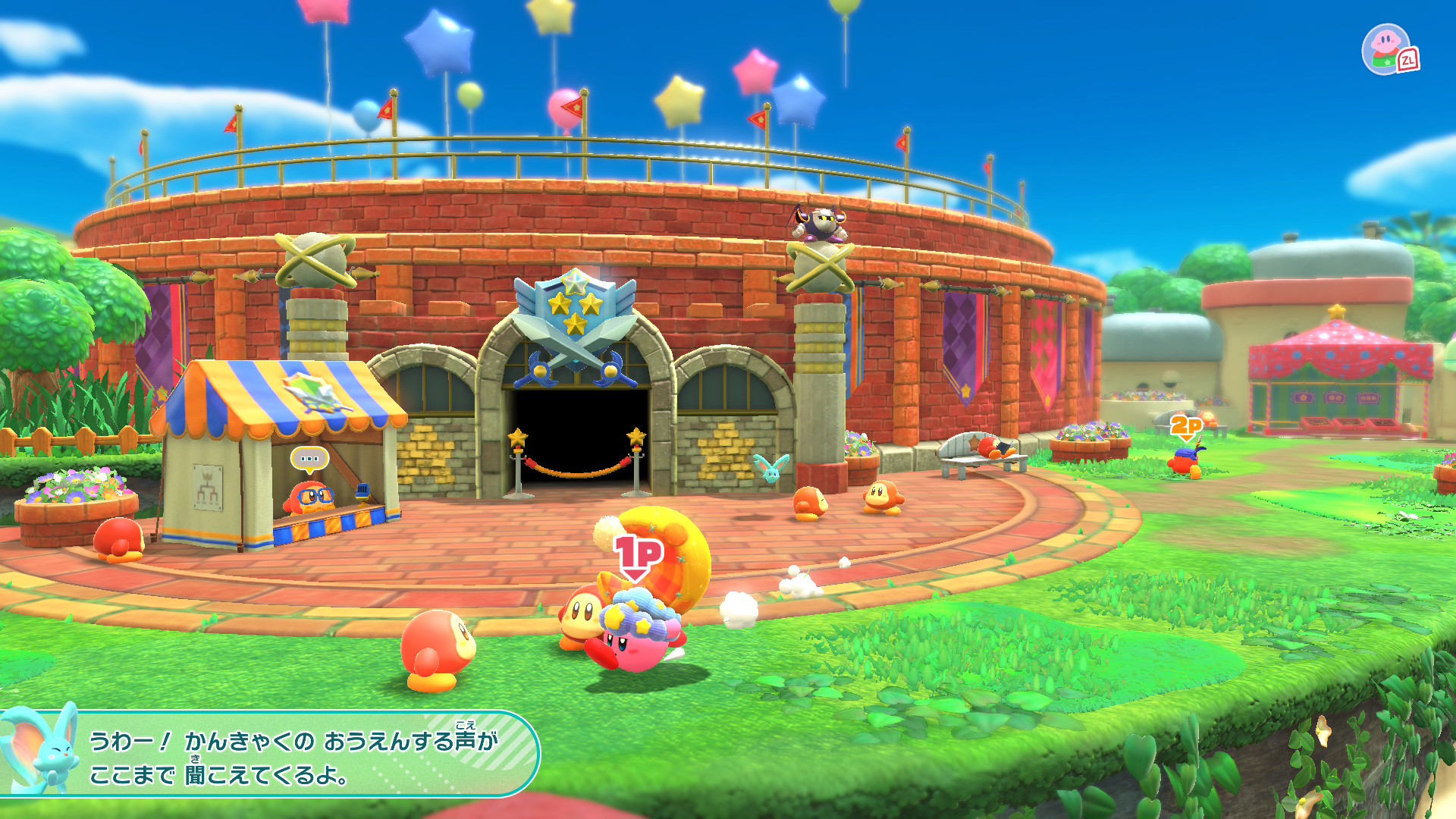1456x819 pixels.
Task: Click the Kirby portrait icon in the corner
Action: coord(1387,49)
